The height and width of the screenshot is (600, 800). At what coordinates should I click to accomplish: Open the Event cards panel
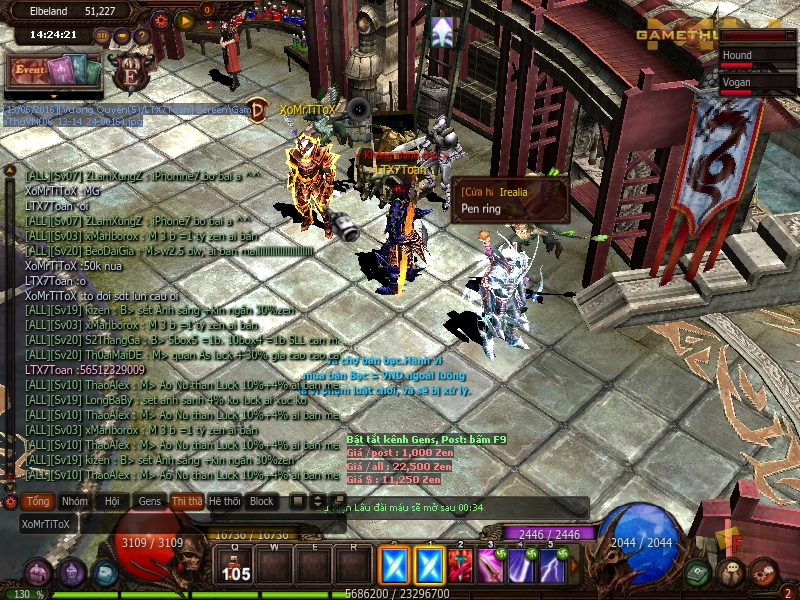point(56,70)
